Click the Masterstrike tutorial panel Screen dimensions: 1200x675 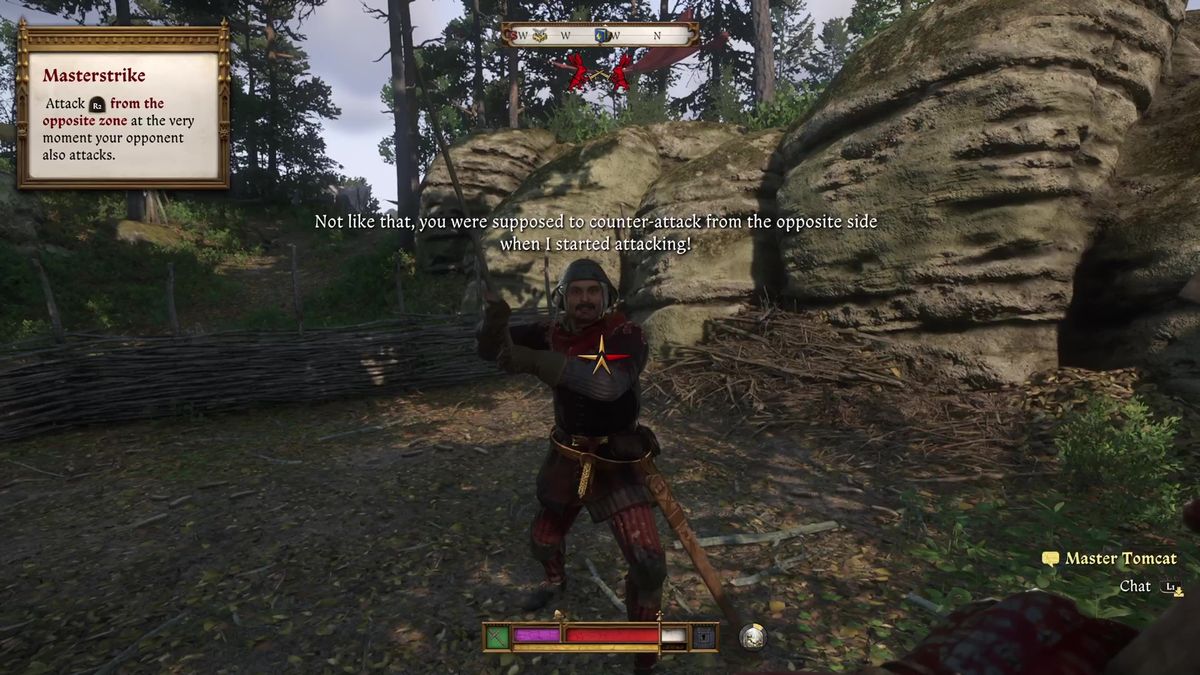click(123, 105)
